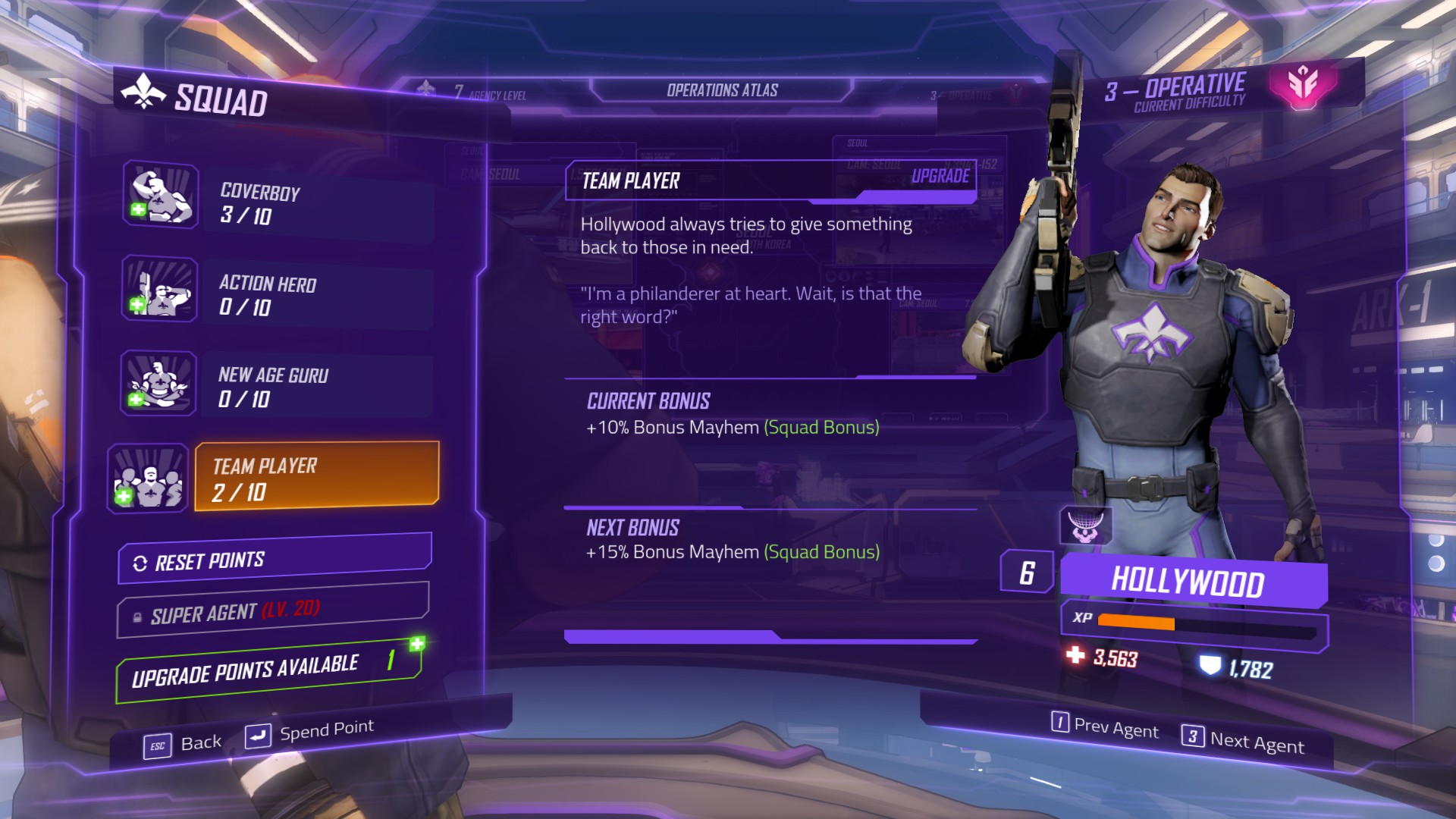Click the Upgrade Points Available bar
The width and height of the screenshot is (1456, 819).
pyautogui.click(x=268, y=670)
